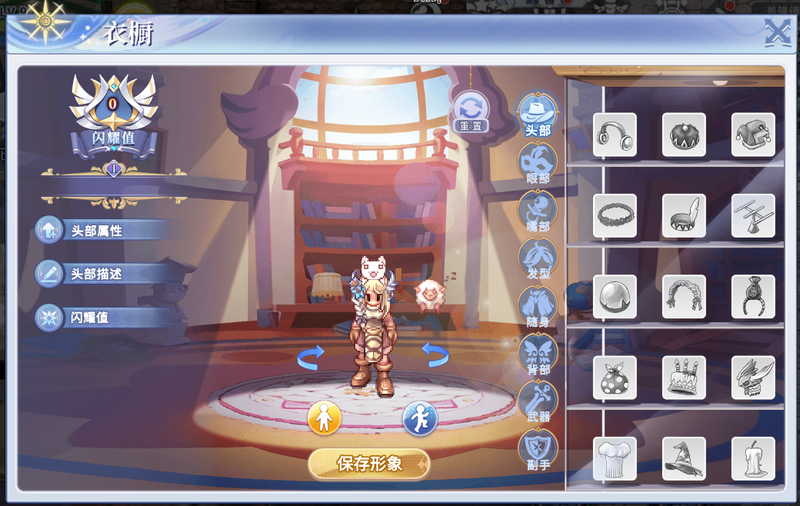Open the 眼部 eye accessory tab
800x506 pixels.
coord(538,162)
